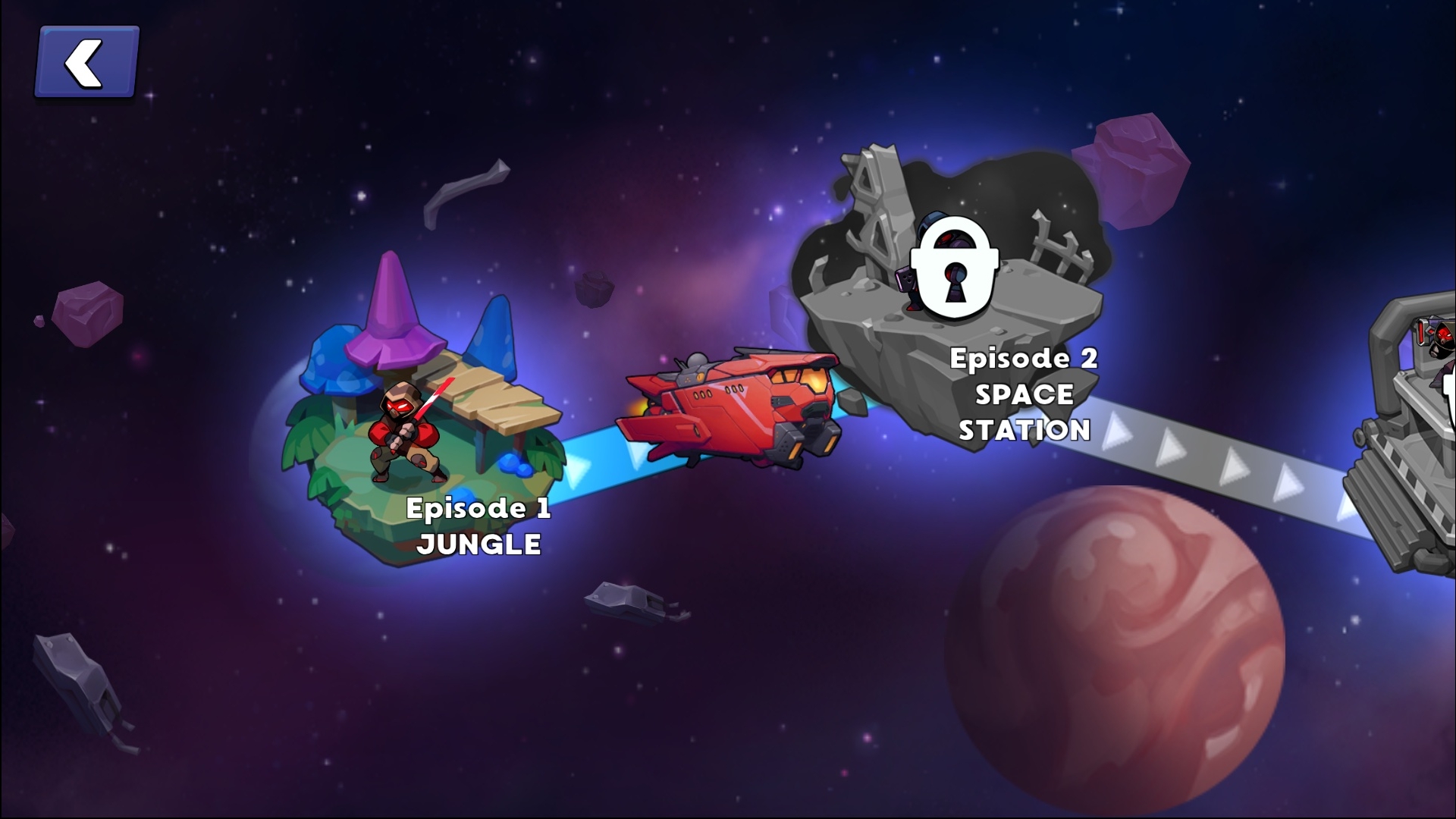Click the back arrow button top left

[83, 61]
